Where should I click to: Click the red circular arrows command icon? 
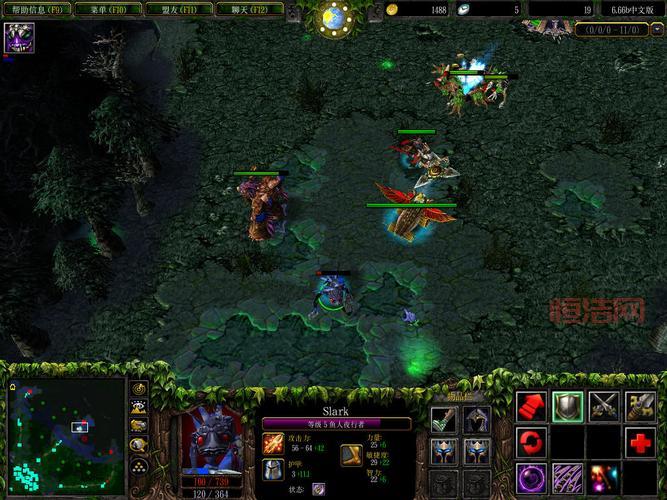pos(531,442)
